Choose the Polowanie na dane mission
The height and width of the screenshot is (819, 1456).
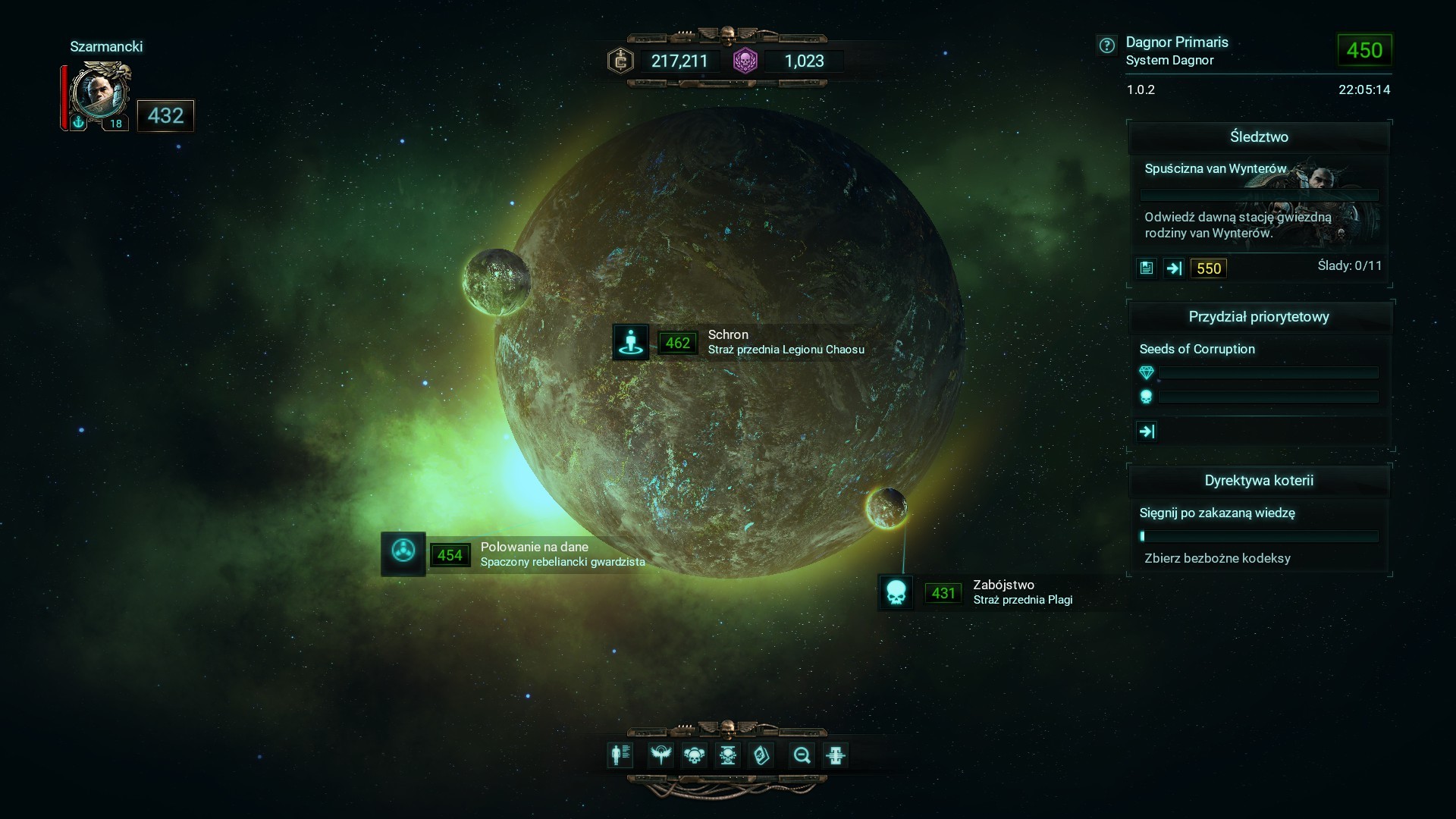pos(403,554)
